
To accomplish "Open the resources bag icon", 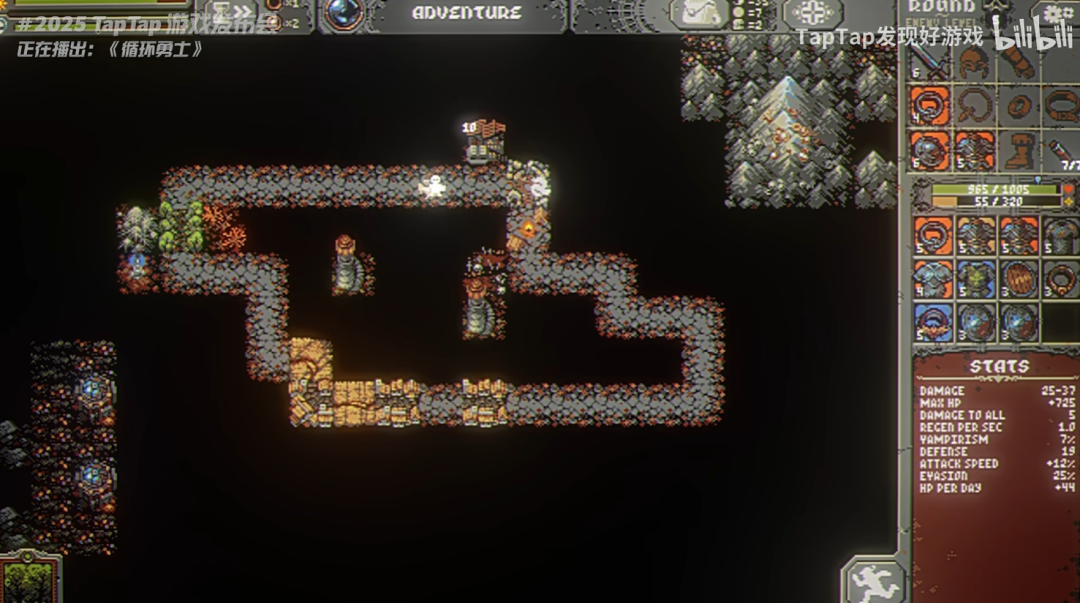I will click(698, 13).
